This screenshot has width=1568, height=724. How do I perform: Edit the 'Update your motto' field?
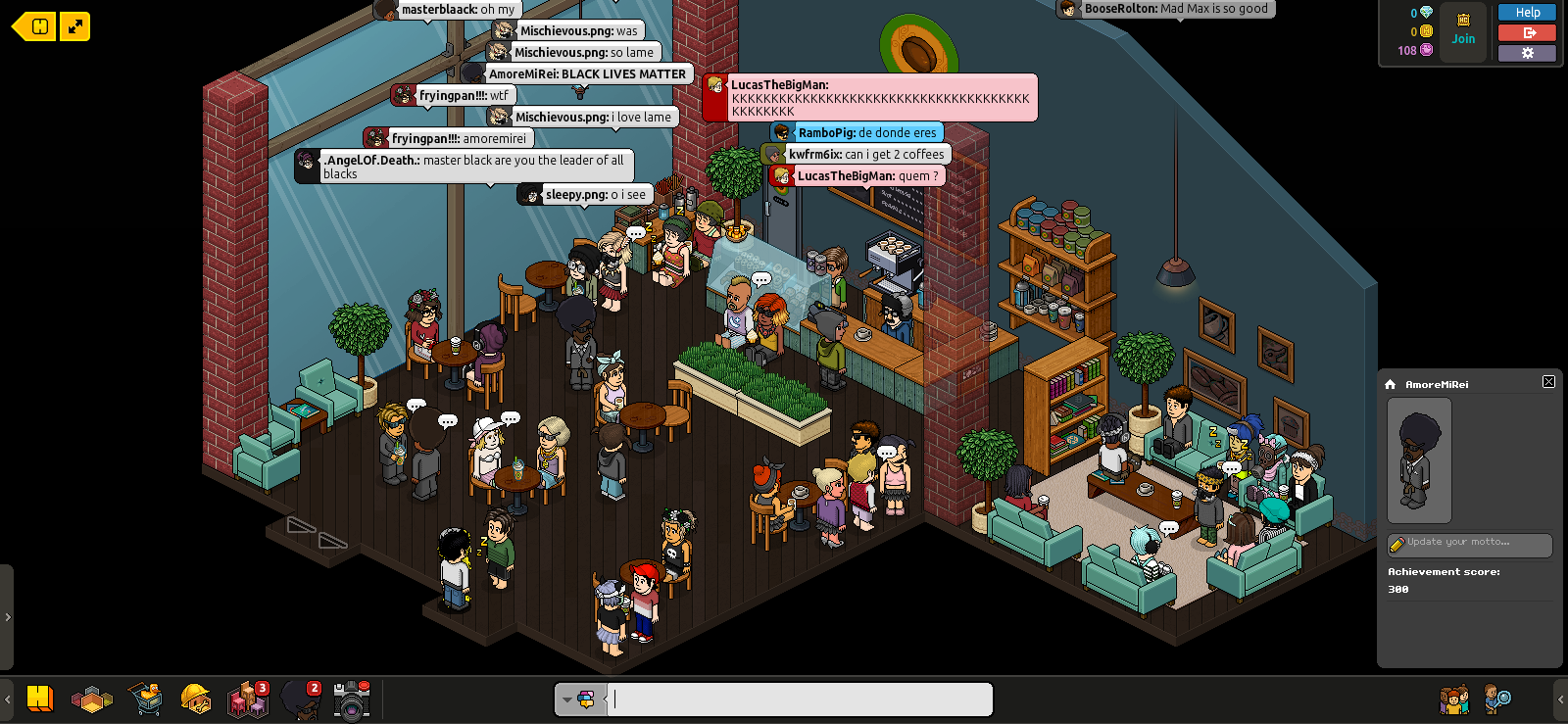pyautogui.click(x=1470, y=543)
